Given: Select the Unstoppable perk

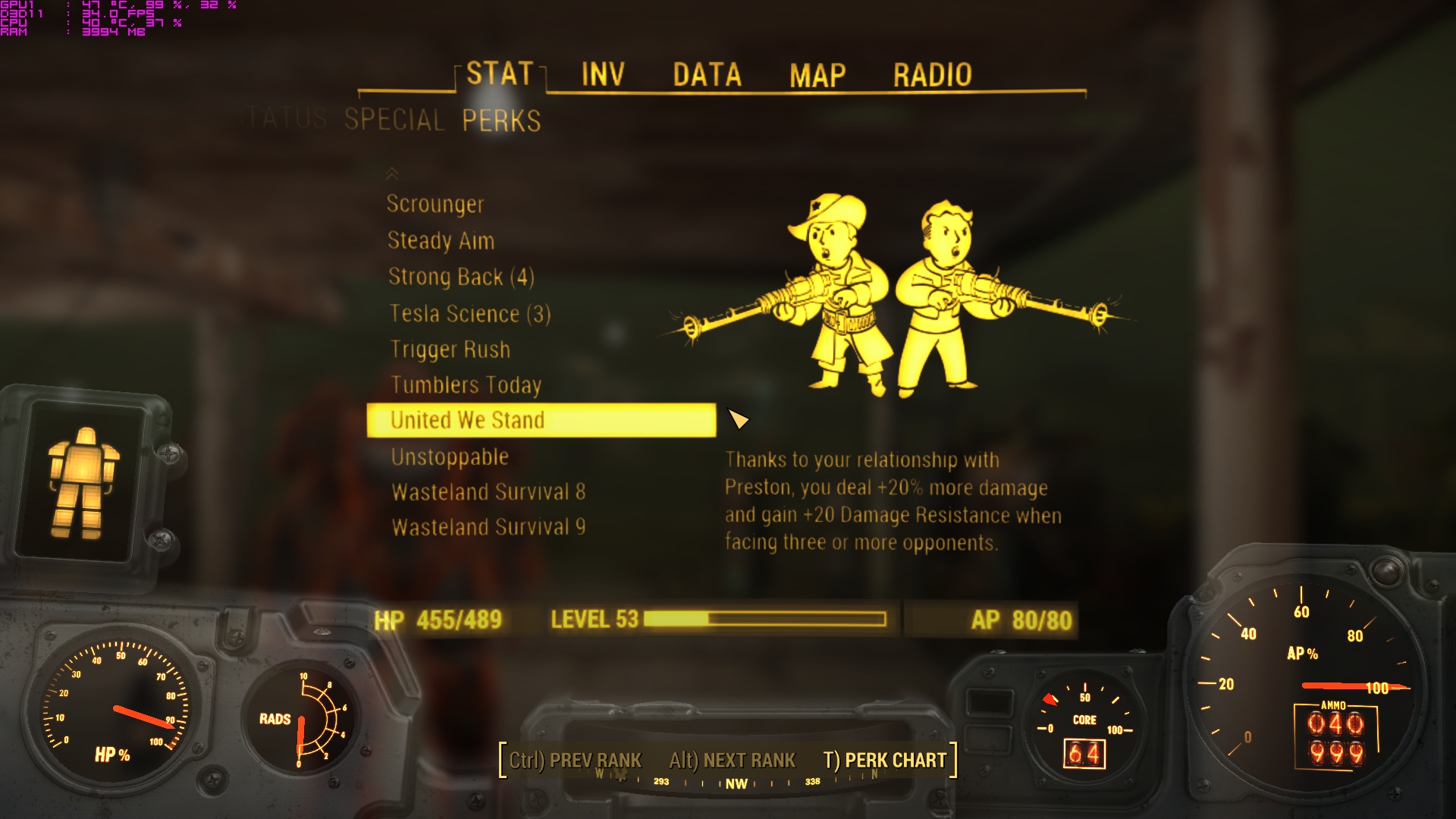Looking at the screenshot, I should (449, 456).
